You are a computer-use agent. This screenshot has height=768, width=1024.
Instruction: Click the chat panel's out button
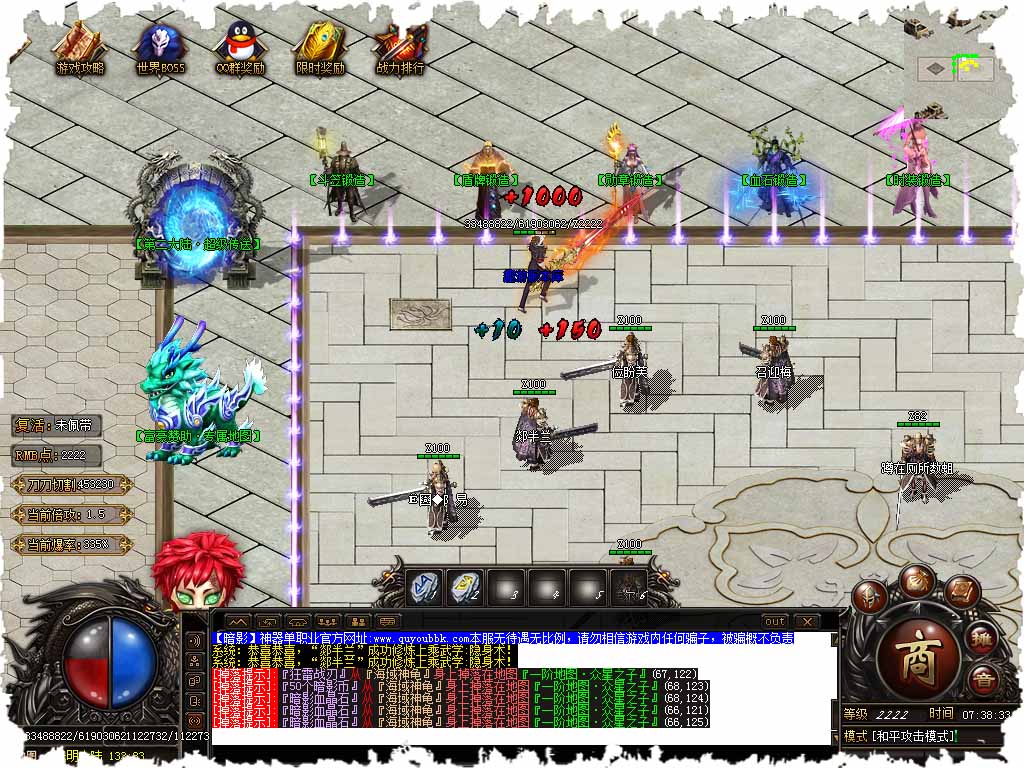(775, 622)
